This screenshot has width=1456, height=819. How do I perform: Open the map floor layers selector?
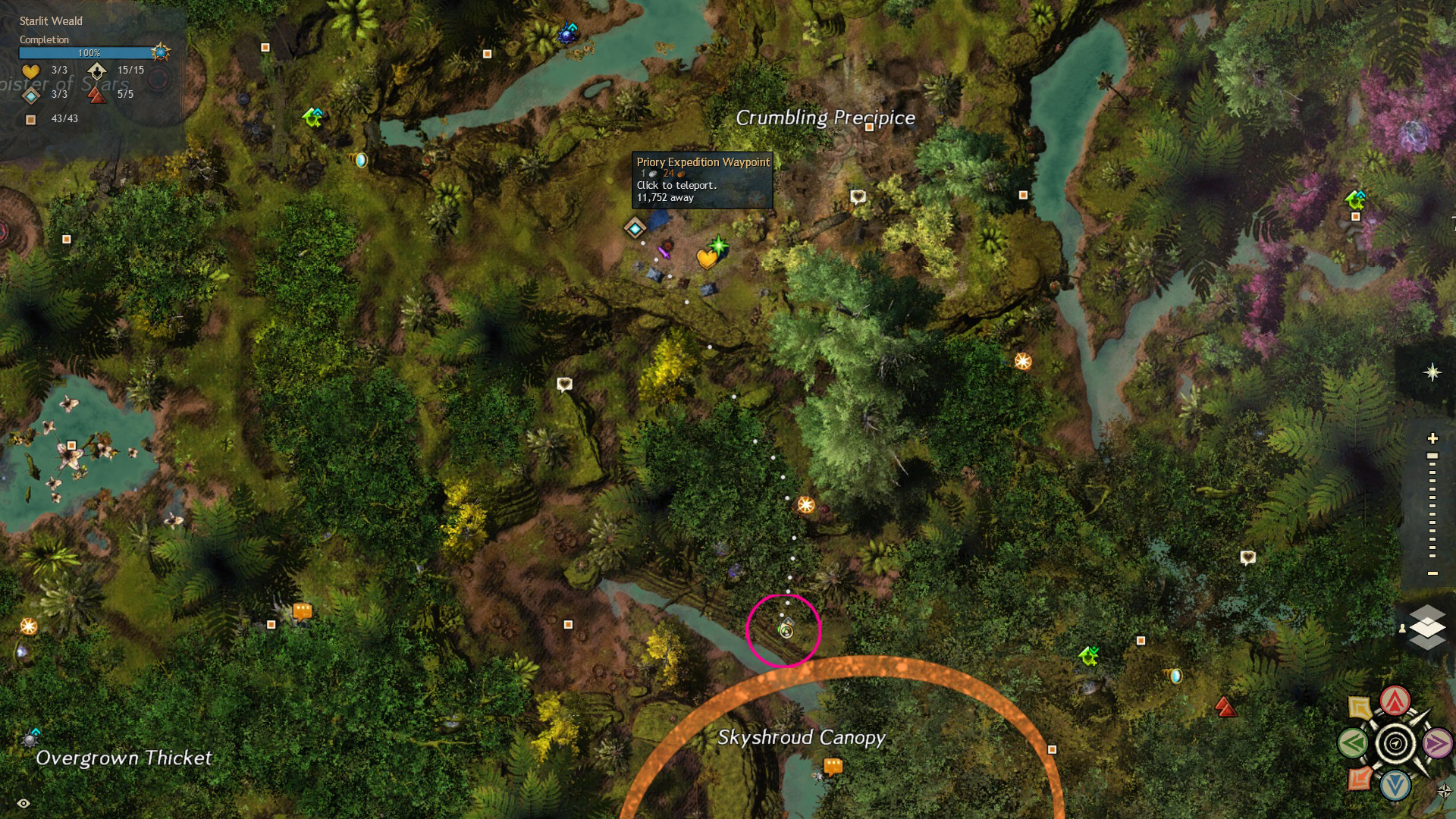1426,628
